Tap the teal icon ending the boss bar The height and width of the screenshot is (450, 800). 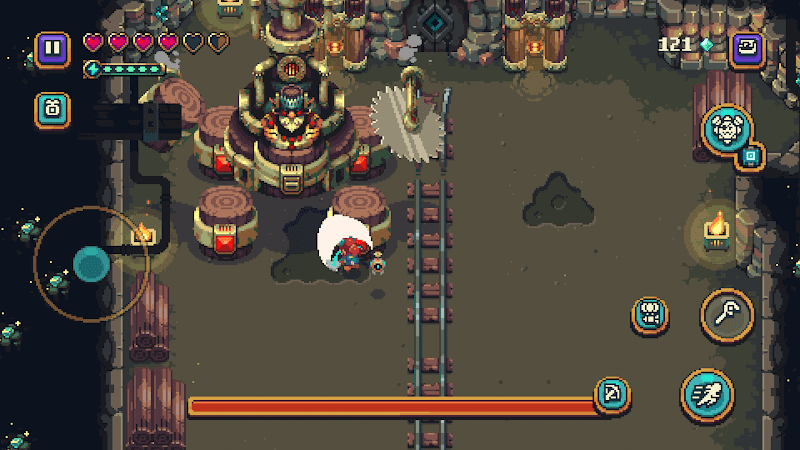[609, 395]
